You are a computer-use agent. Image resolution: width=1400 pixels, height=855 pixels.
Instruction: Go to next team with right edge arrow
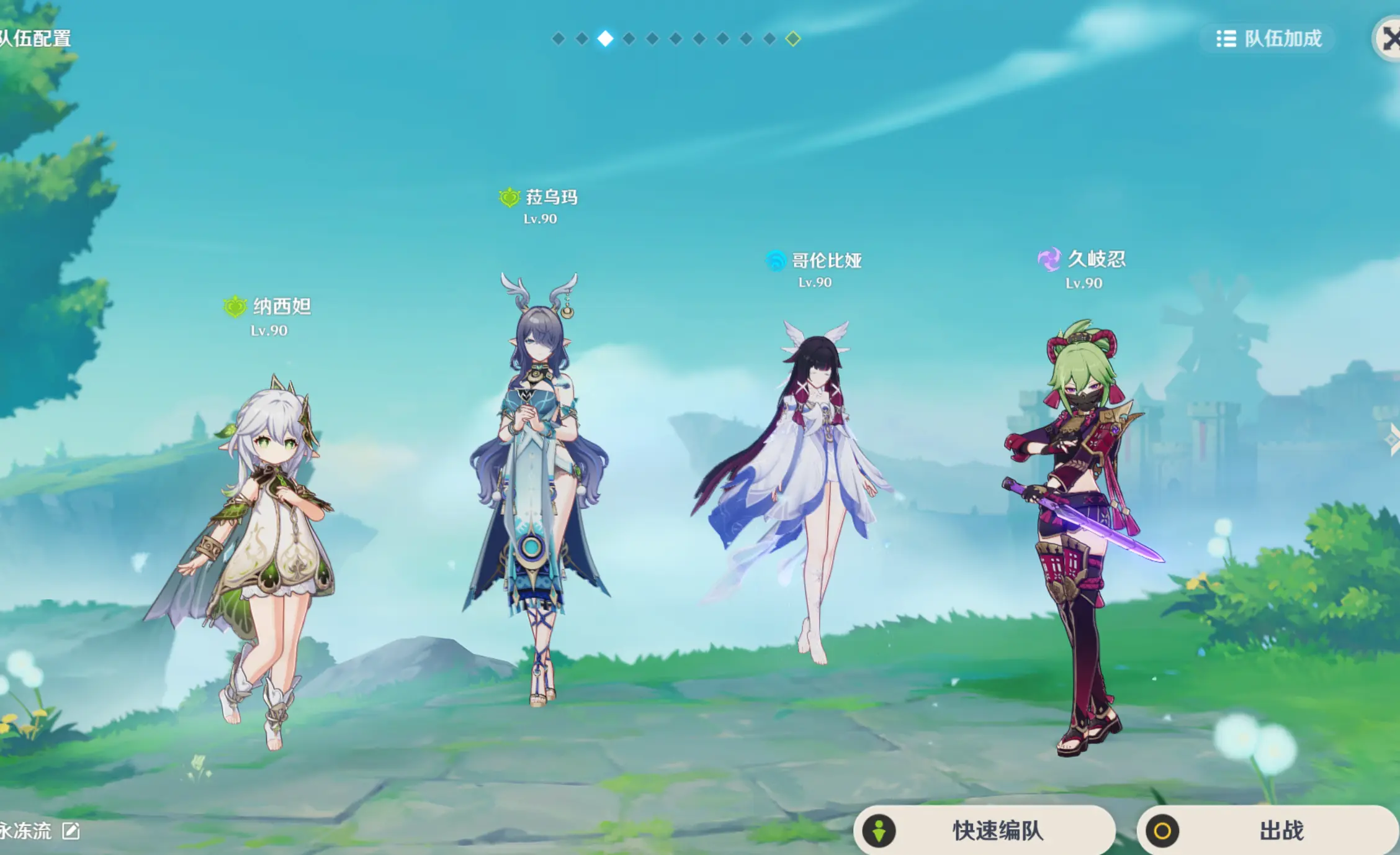[x=1392, y=440]
